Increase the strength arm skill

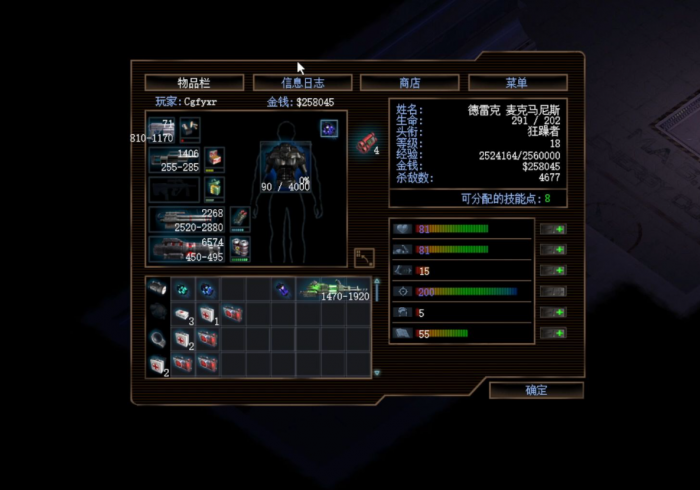(x=553, y=250)
